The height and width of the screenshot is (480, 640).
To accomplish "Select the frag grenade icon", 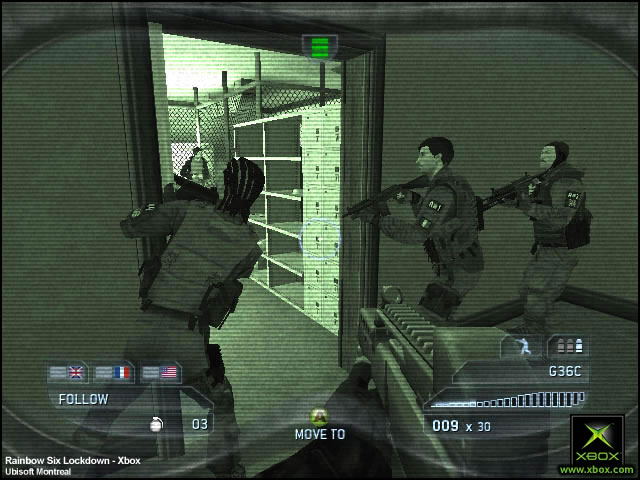I will (157, 423).
